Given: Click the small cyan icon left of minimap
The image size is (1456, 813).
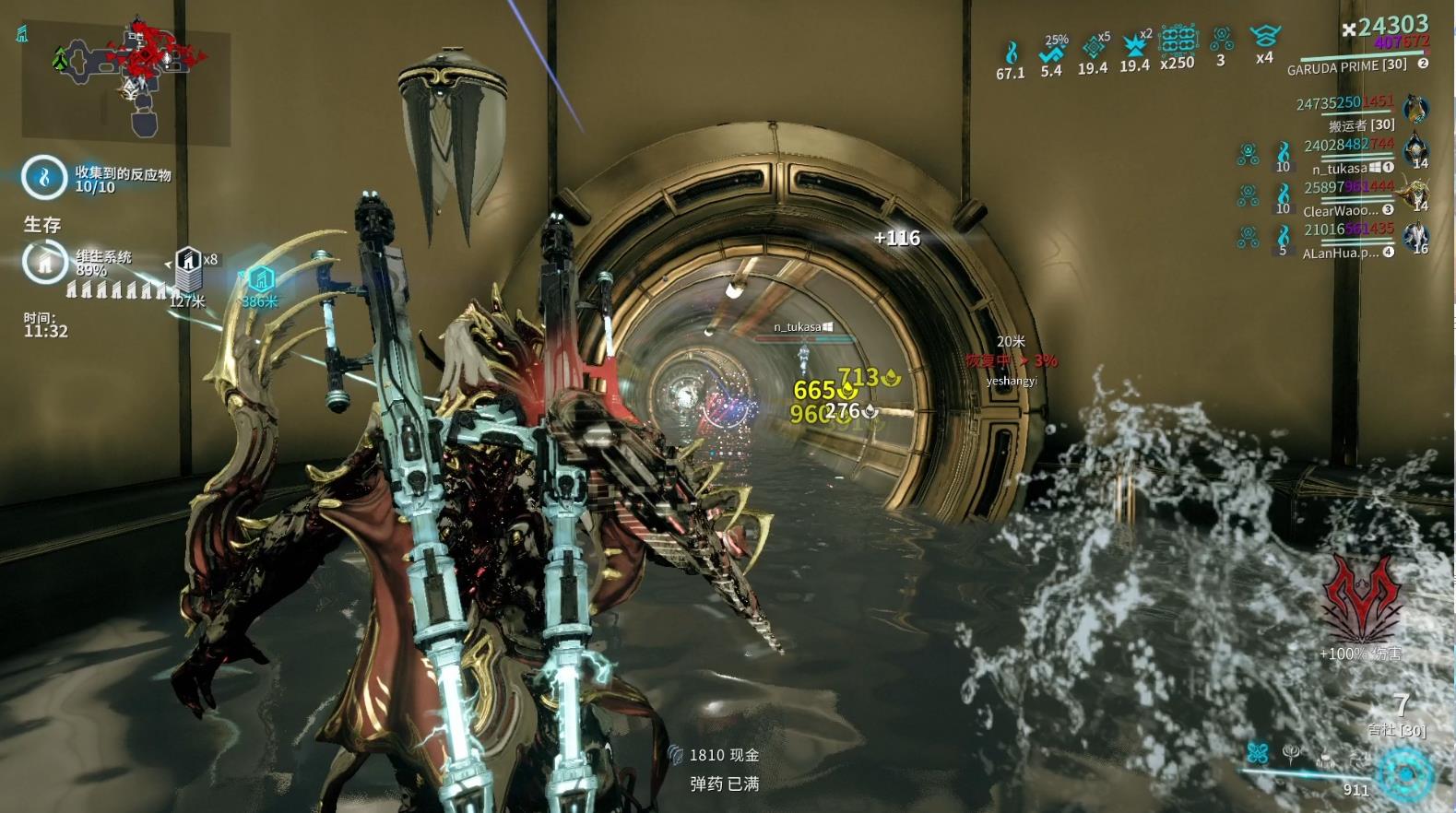Looking at the screenshot, I should tap(21, 34).
